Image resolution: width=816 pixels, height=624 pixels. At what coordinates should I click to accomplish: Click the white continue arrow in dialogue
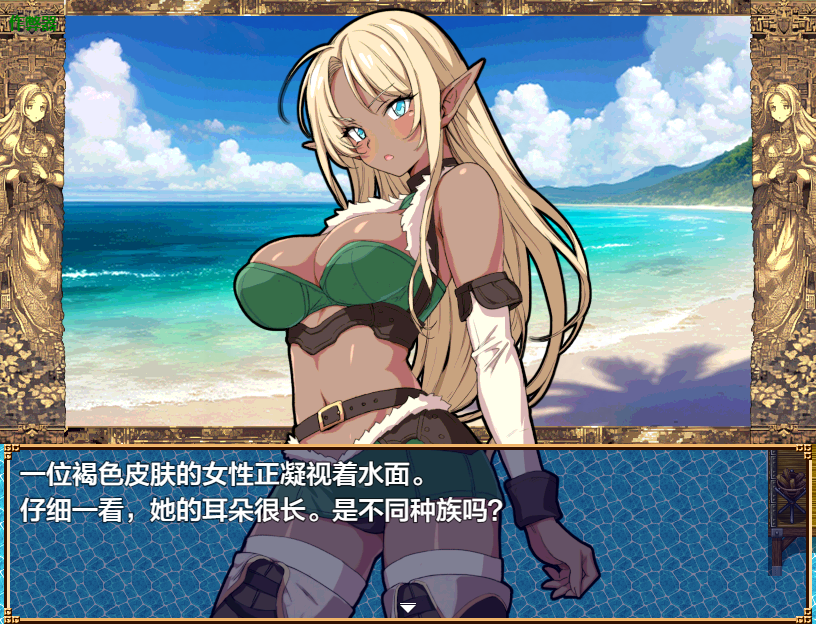click(x=407, y=606)
